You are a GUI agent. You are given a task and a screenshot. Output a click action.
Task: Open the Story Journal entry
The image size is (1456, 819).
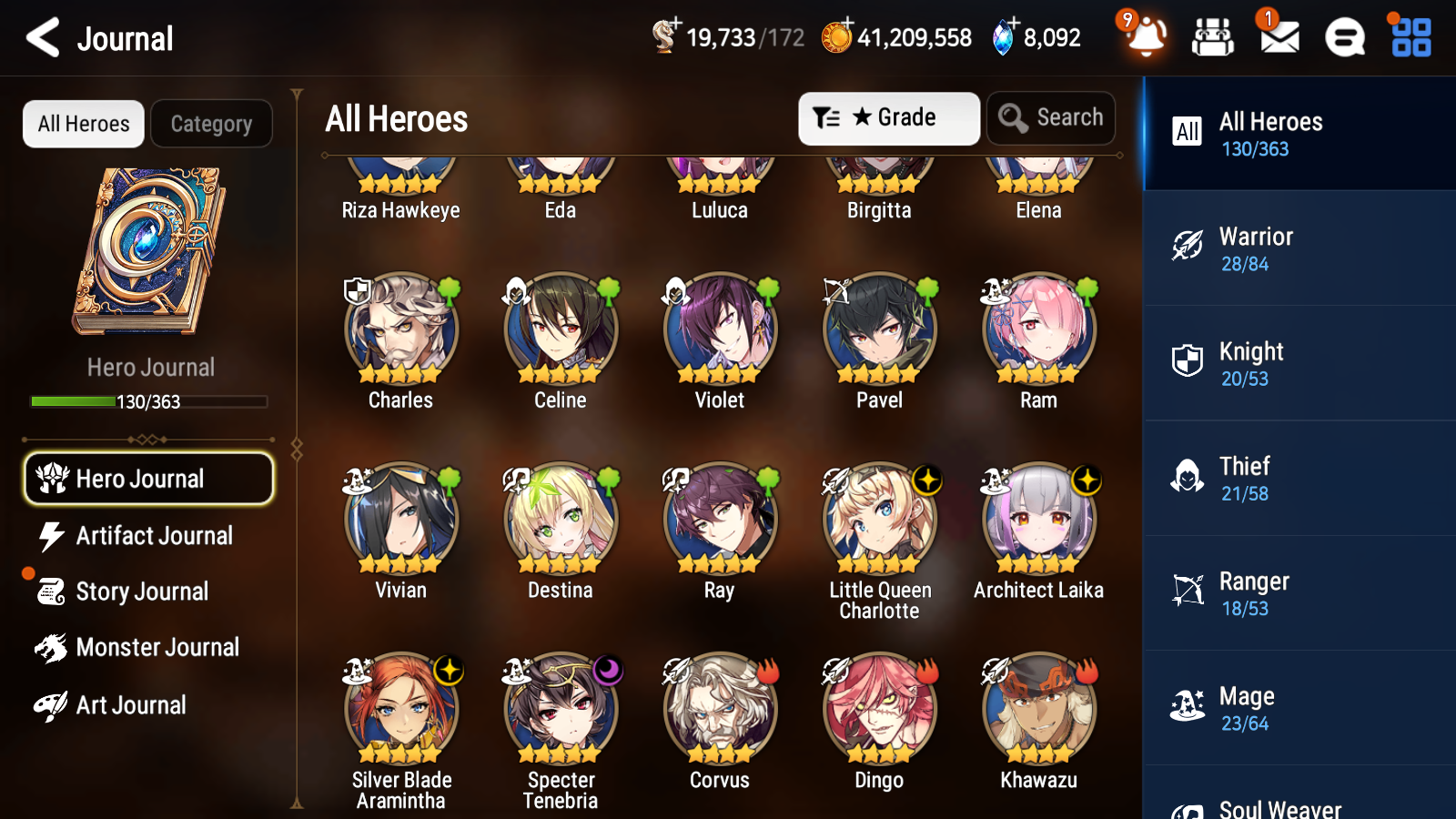143,591
